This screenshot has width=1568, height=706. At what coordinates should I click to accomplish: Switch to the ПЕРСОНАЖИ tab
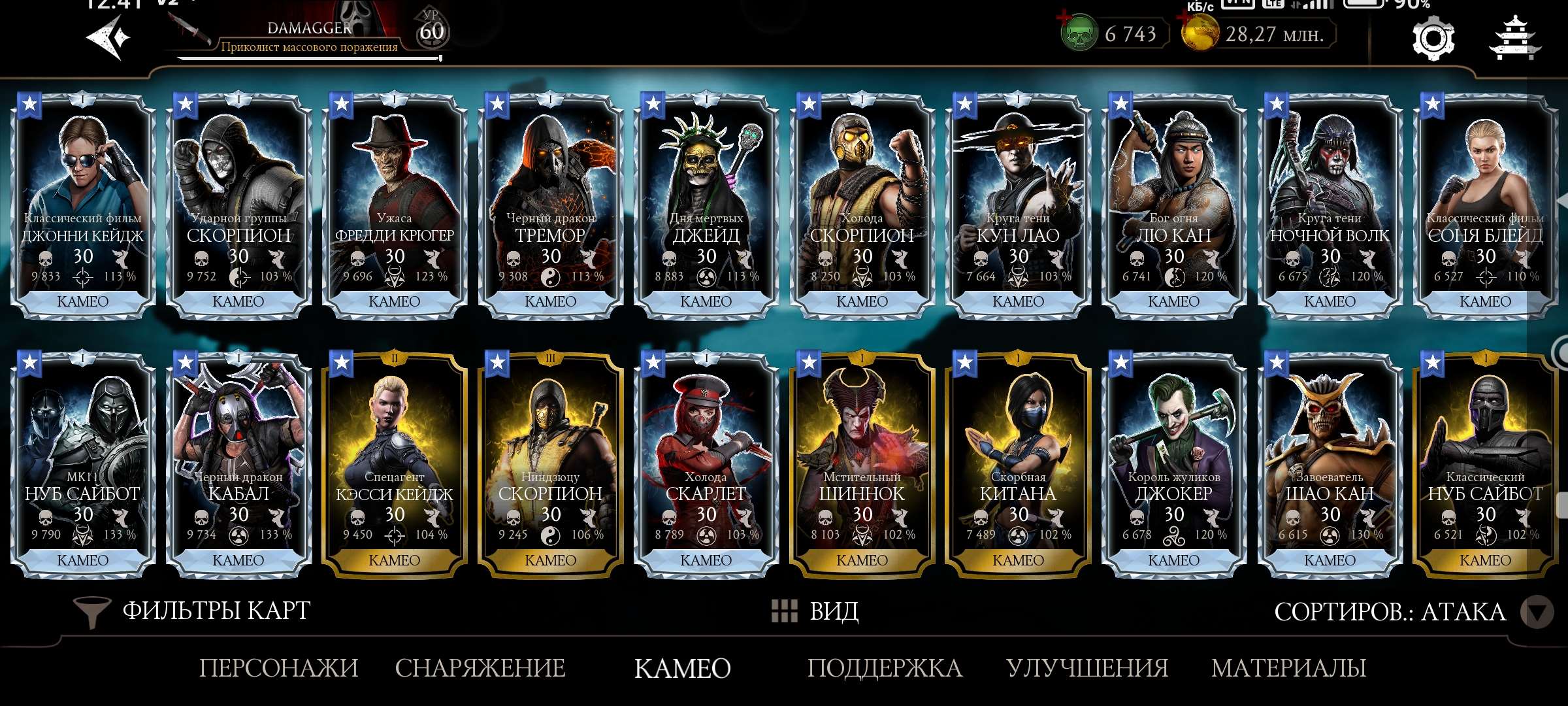pyautogui.click(x=278, y=667)
